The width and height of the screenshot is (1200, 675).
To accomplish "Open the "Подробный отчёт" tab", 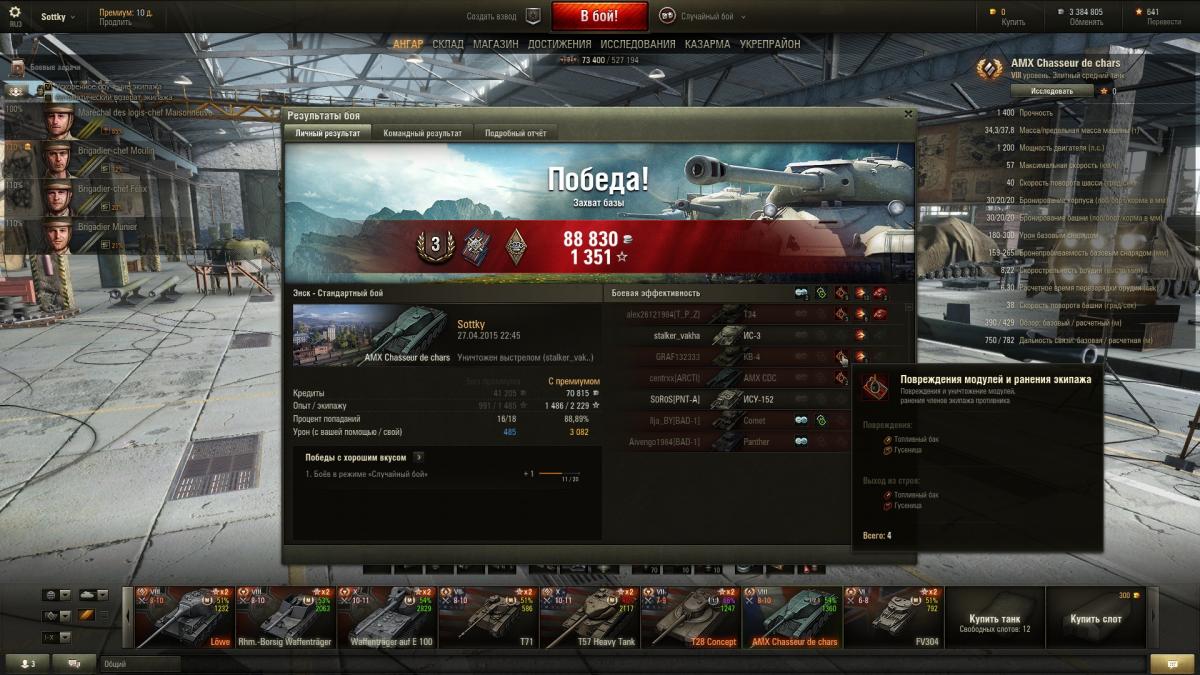I will click(x=515, y=133).
